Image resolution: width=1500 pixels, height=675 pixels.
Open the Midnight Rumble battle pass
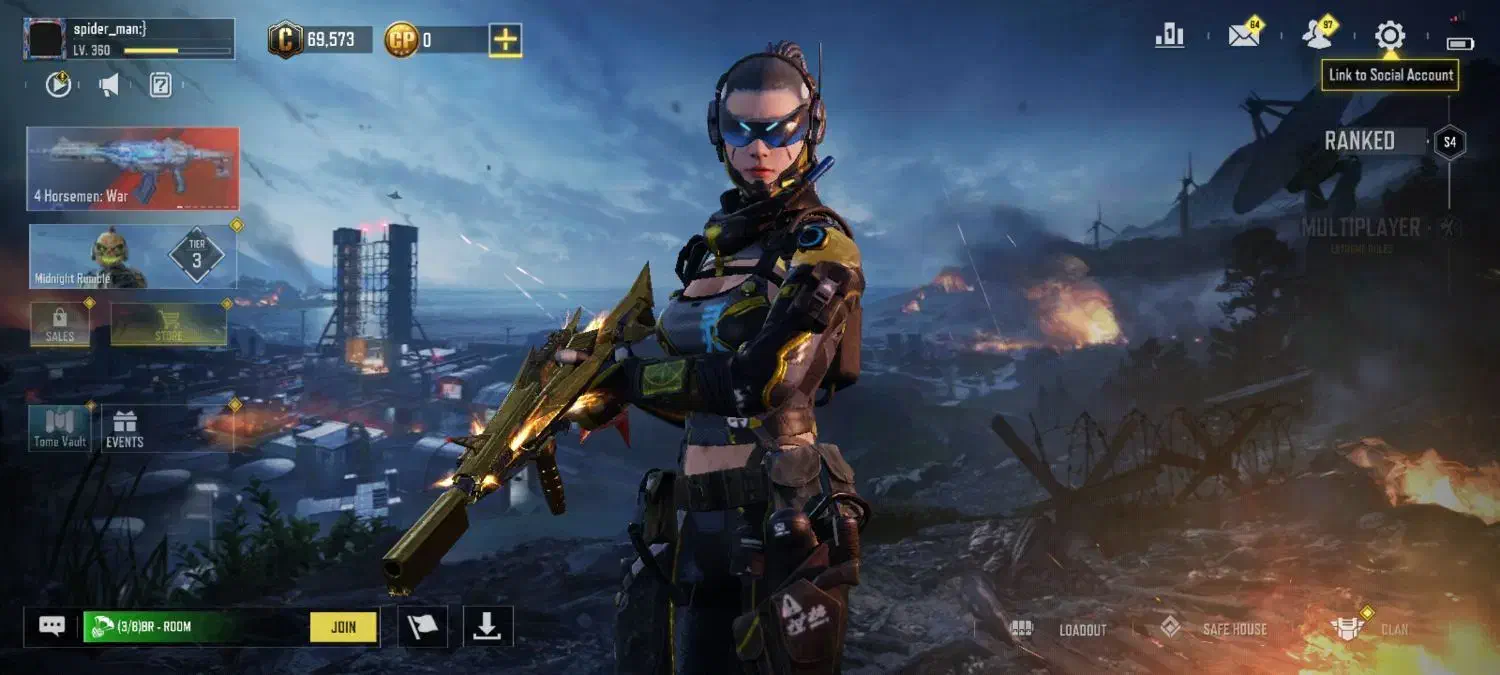(133, 256)
